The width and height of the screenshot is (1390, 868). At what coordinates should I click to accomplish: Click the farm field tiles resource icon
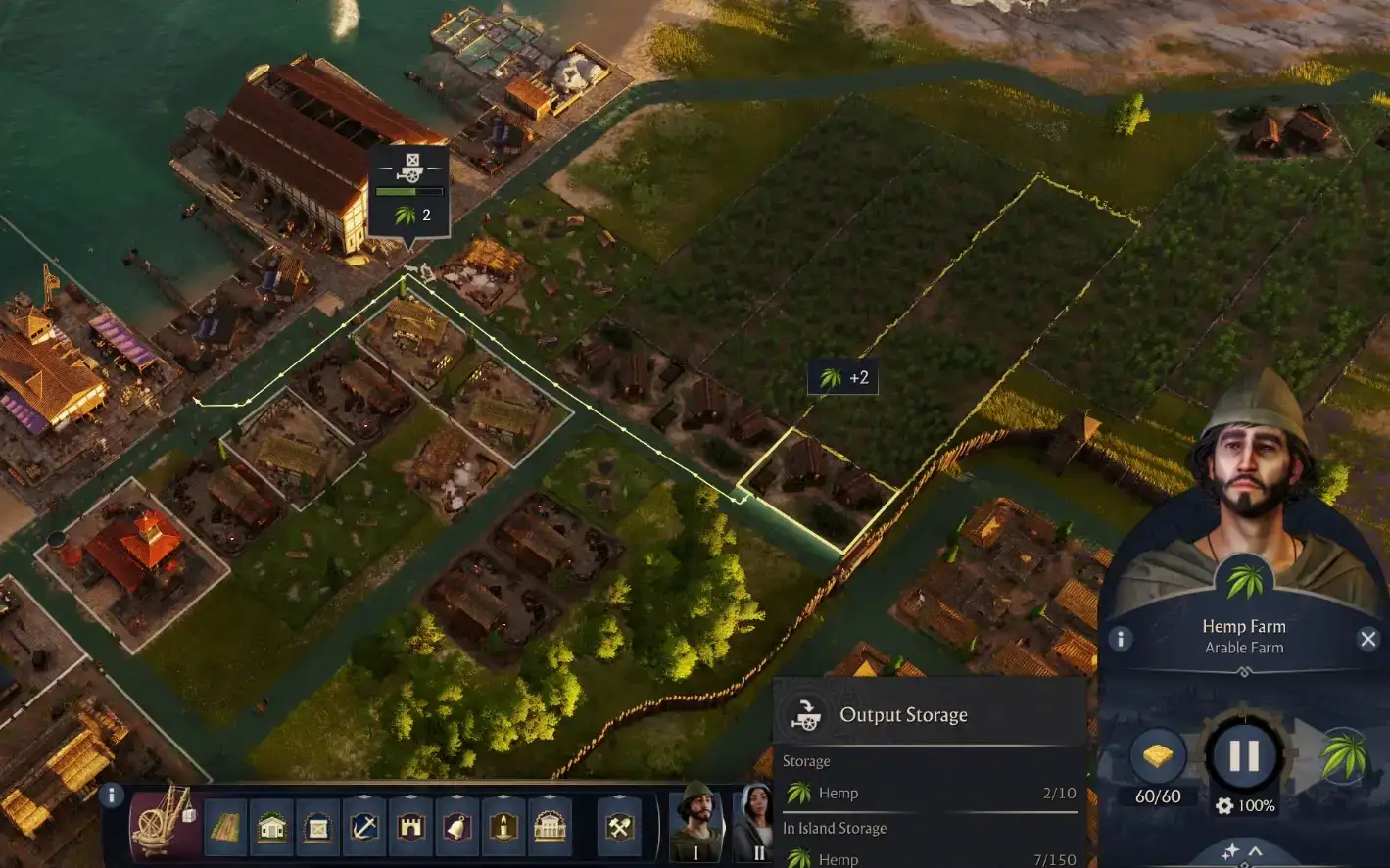(1157, 756)
